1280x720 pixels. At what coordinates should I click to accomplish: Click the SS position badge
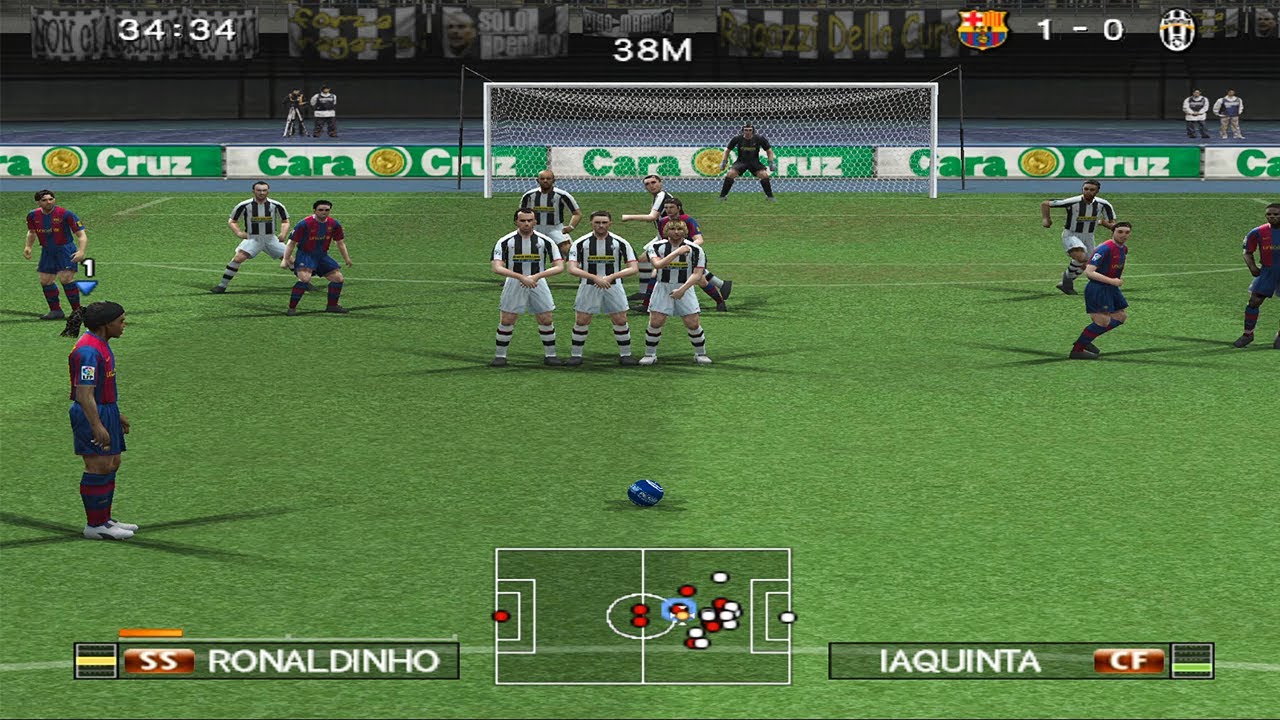click(x=158, y=661)
